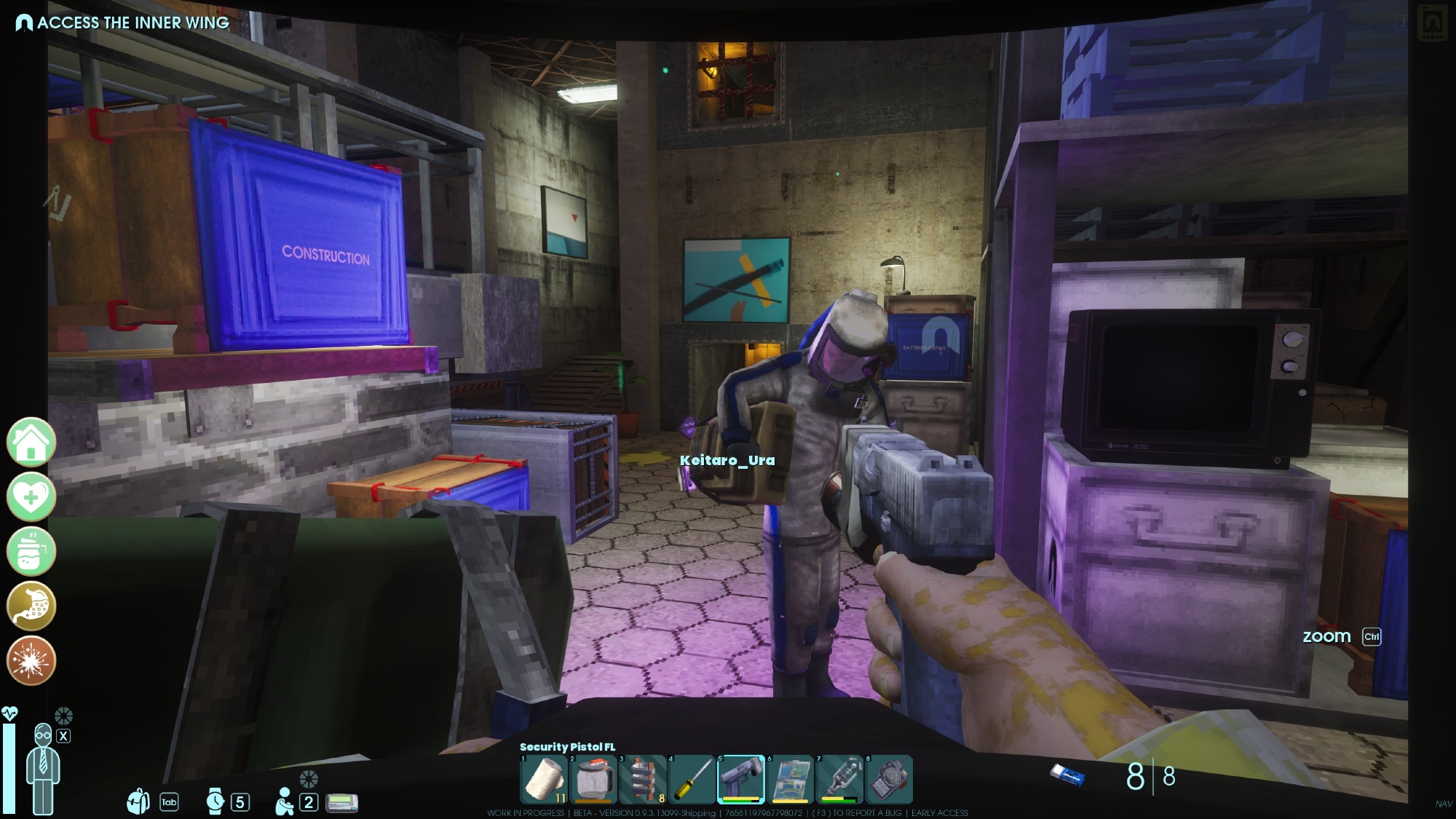1456x819 pixels.
Task: Click the green house status icon
Action: tap(31, 442)
